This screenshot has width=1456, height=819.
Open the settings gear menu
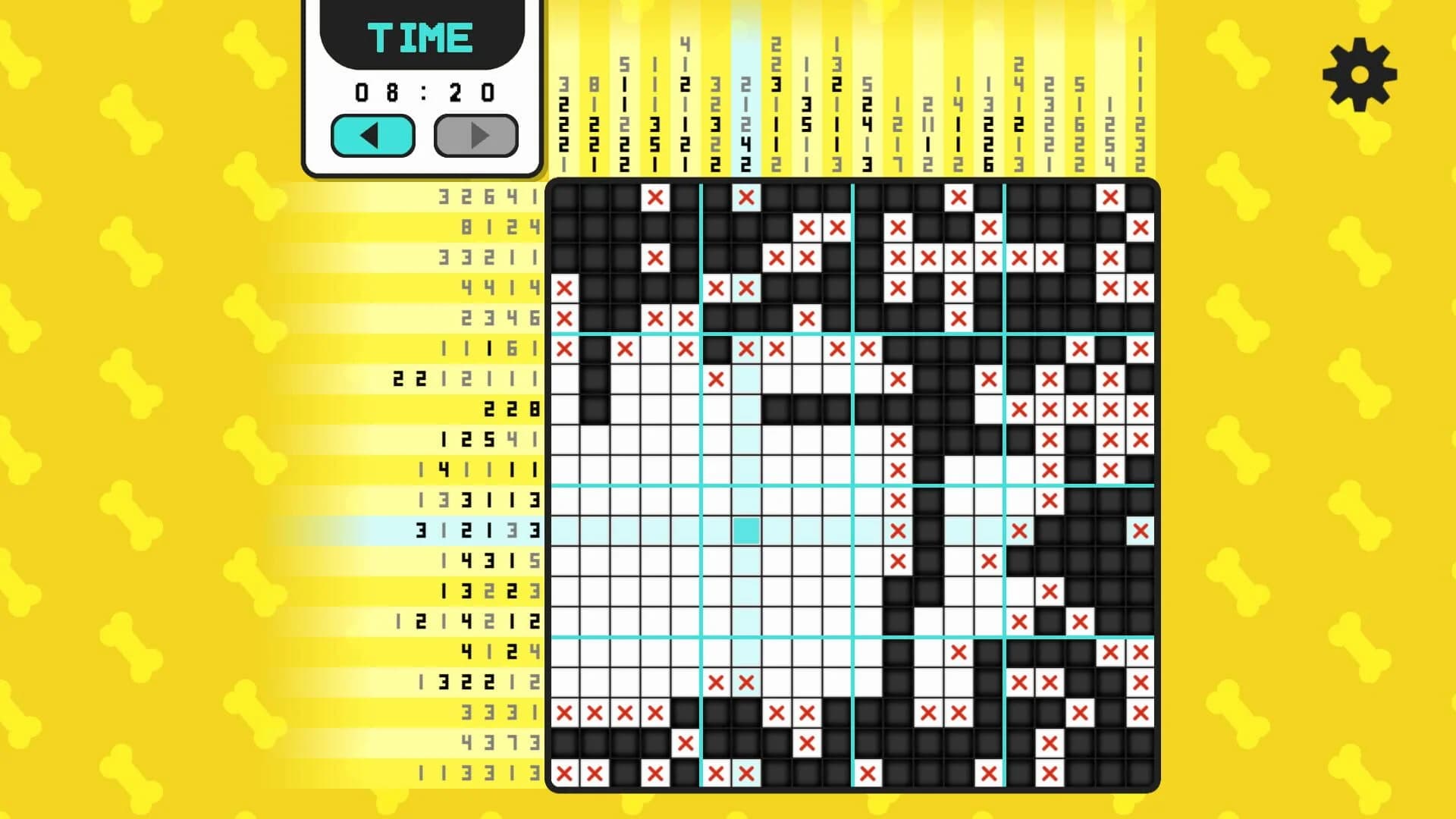point(1360,74)
